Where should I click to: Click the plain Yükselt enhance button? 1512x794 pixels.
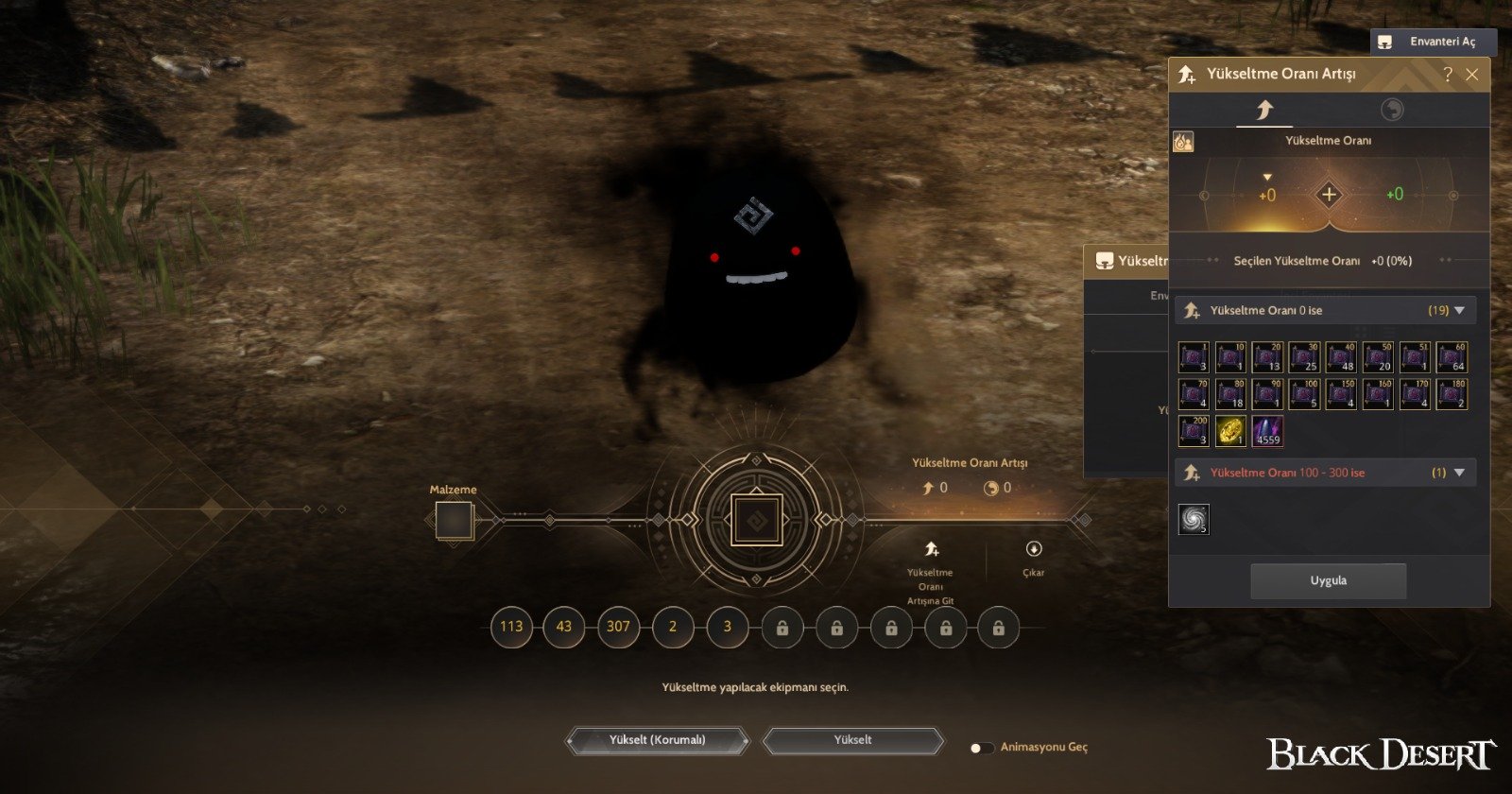852,740
